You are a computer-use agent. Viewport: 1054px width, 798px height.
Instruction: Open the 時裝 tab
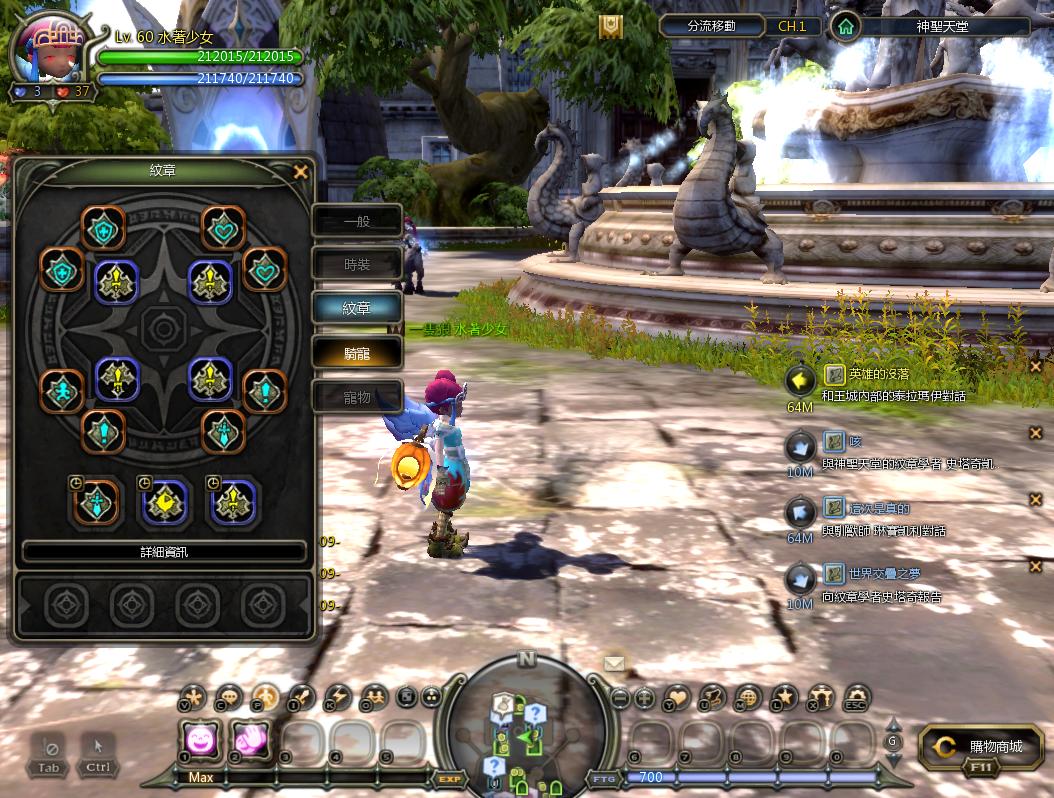click(x=357, y=264)
